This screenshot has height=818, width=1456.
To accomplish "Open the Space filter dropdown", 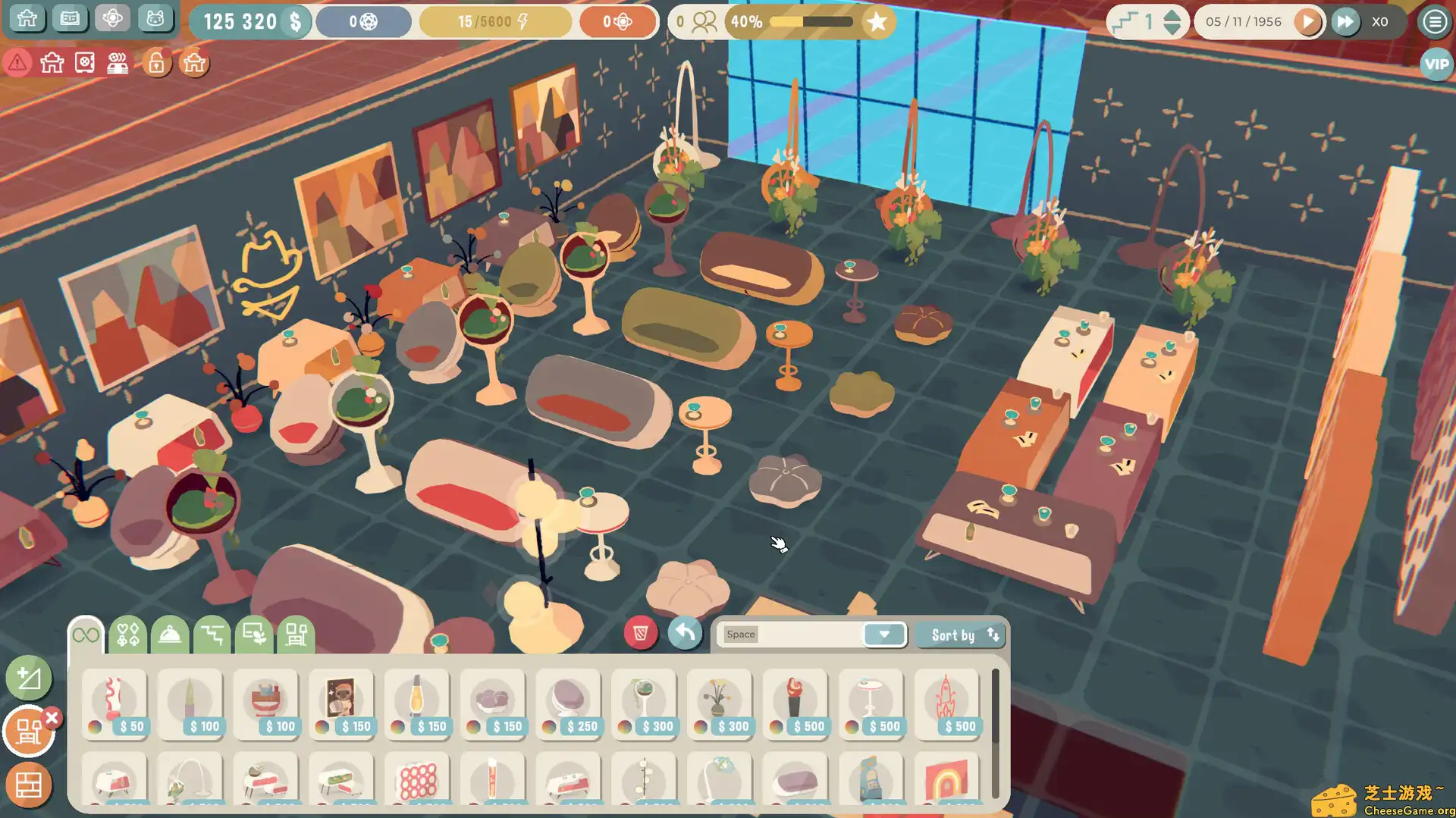I will pos(884,635).
